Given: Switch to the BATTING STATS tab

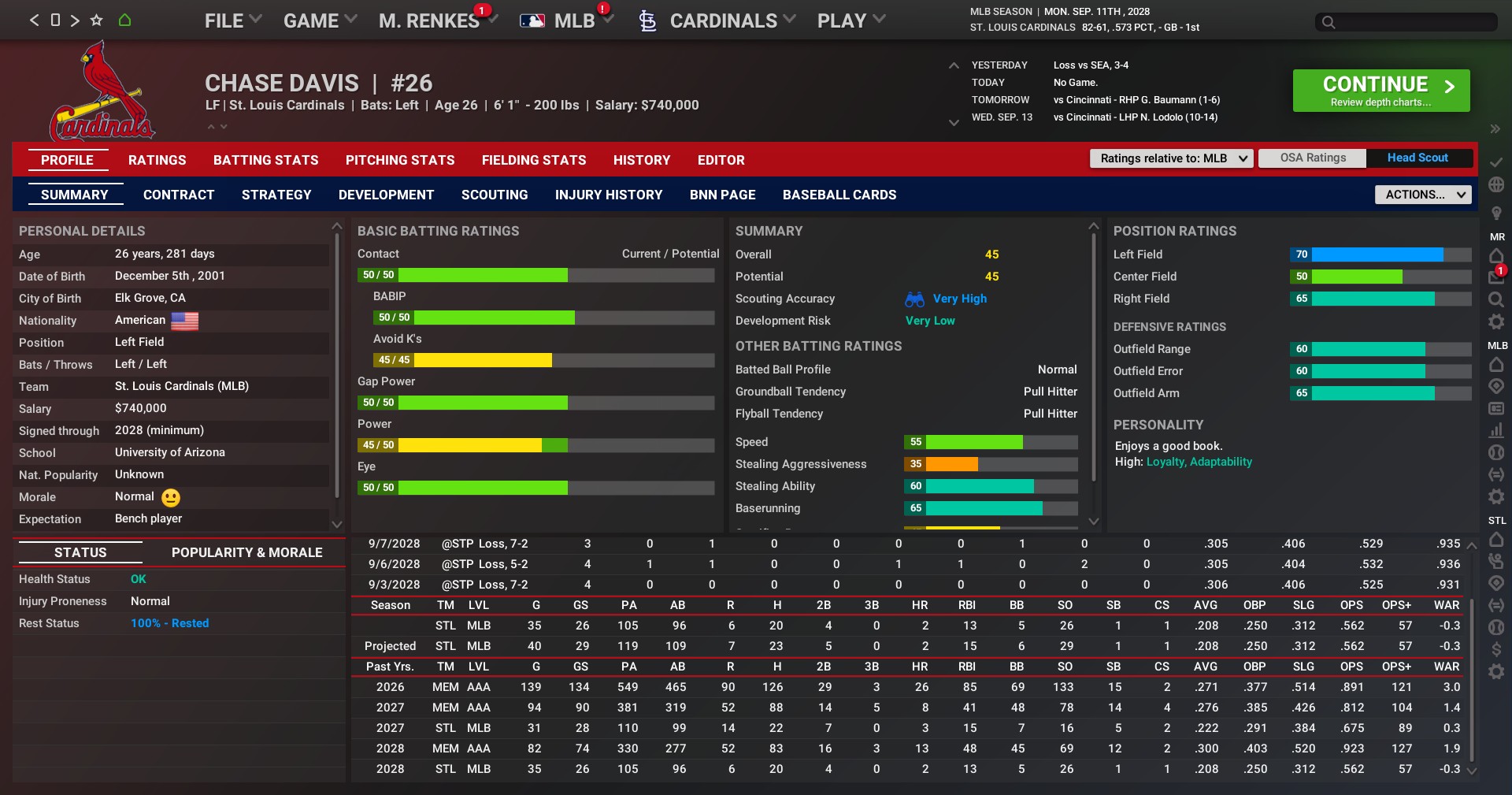Looking at the screenshot, I should coord(266,160).
